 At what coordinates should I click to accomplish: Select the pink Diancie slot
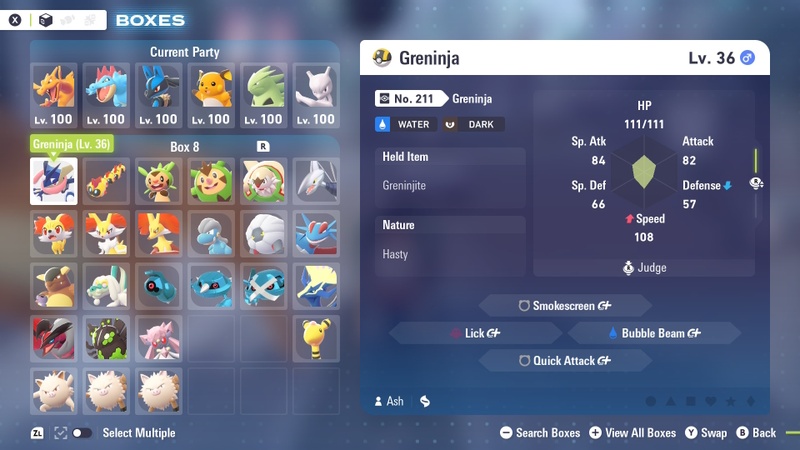160,339
